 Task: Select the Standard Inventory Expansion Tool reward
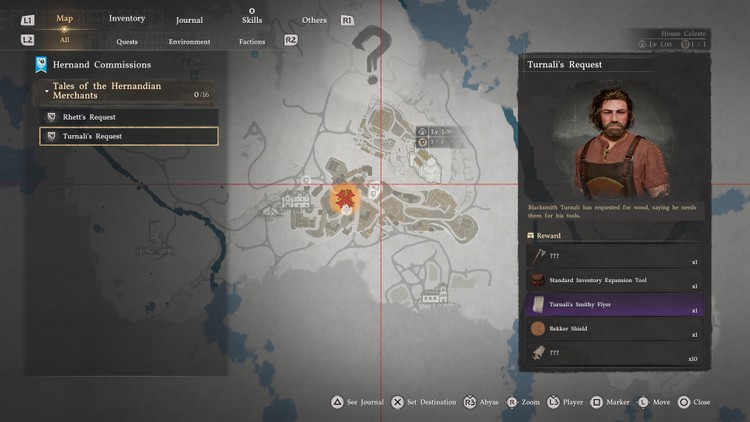(615, 281)
